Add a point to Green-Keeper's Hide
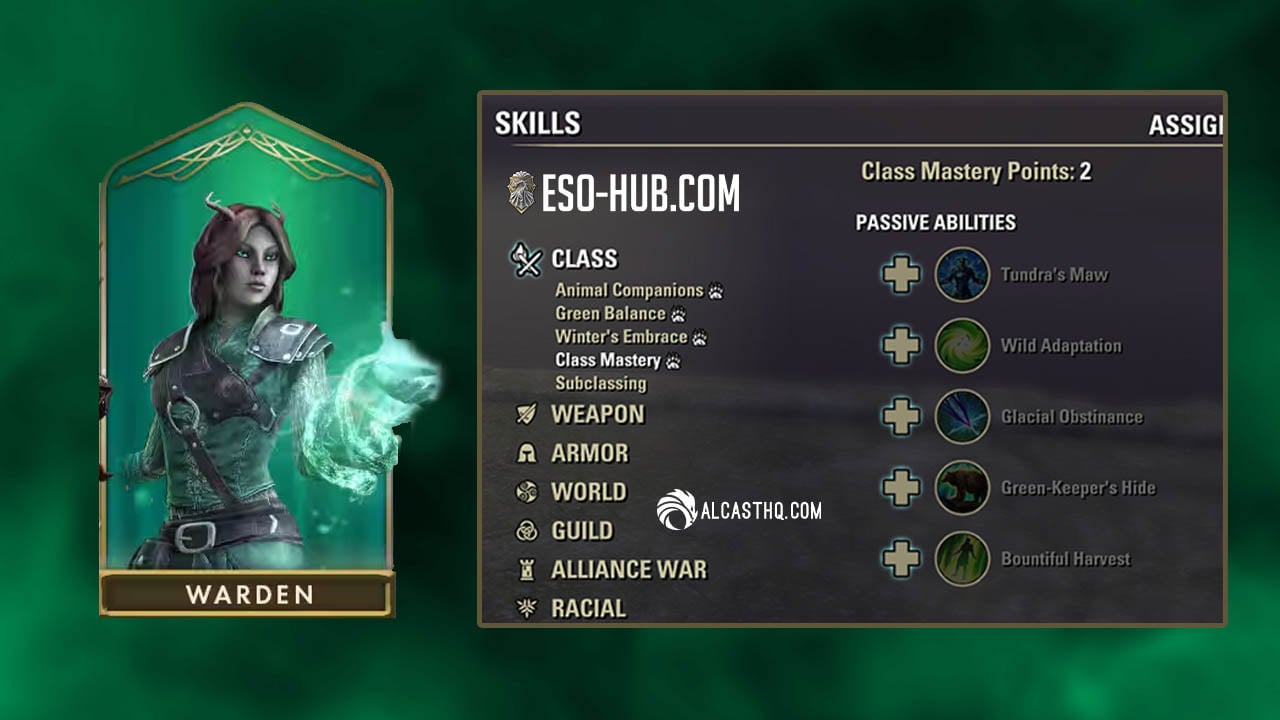 point(901,488)
